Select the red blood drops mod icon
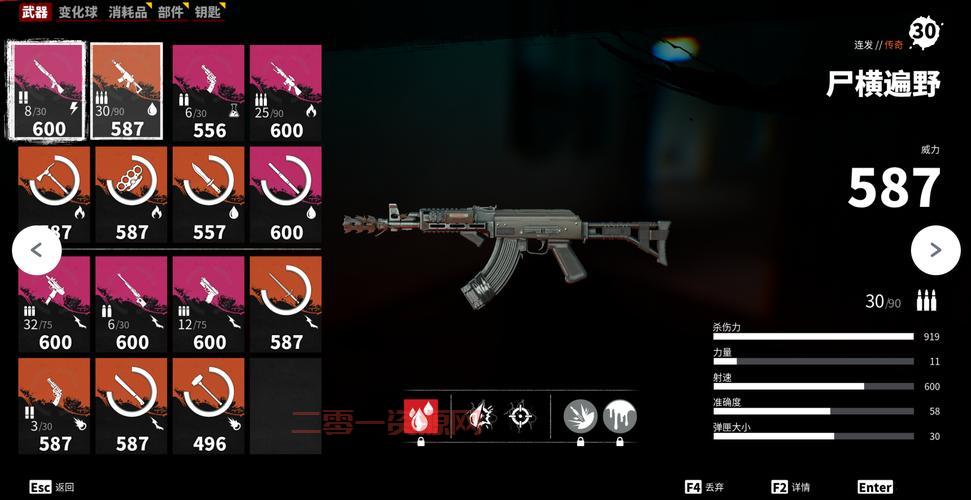This screenshot has height=500, width=971. tap(420, 416)
